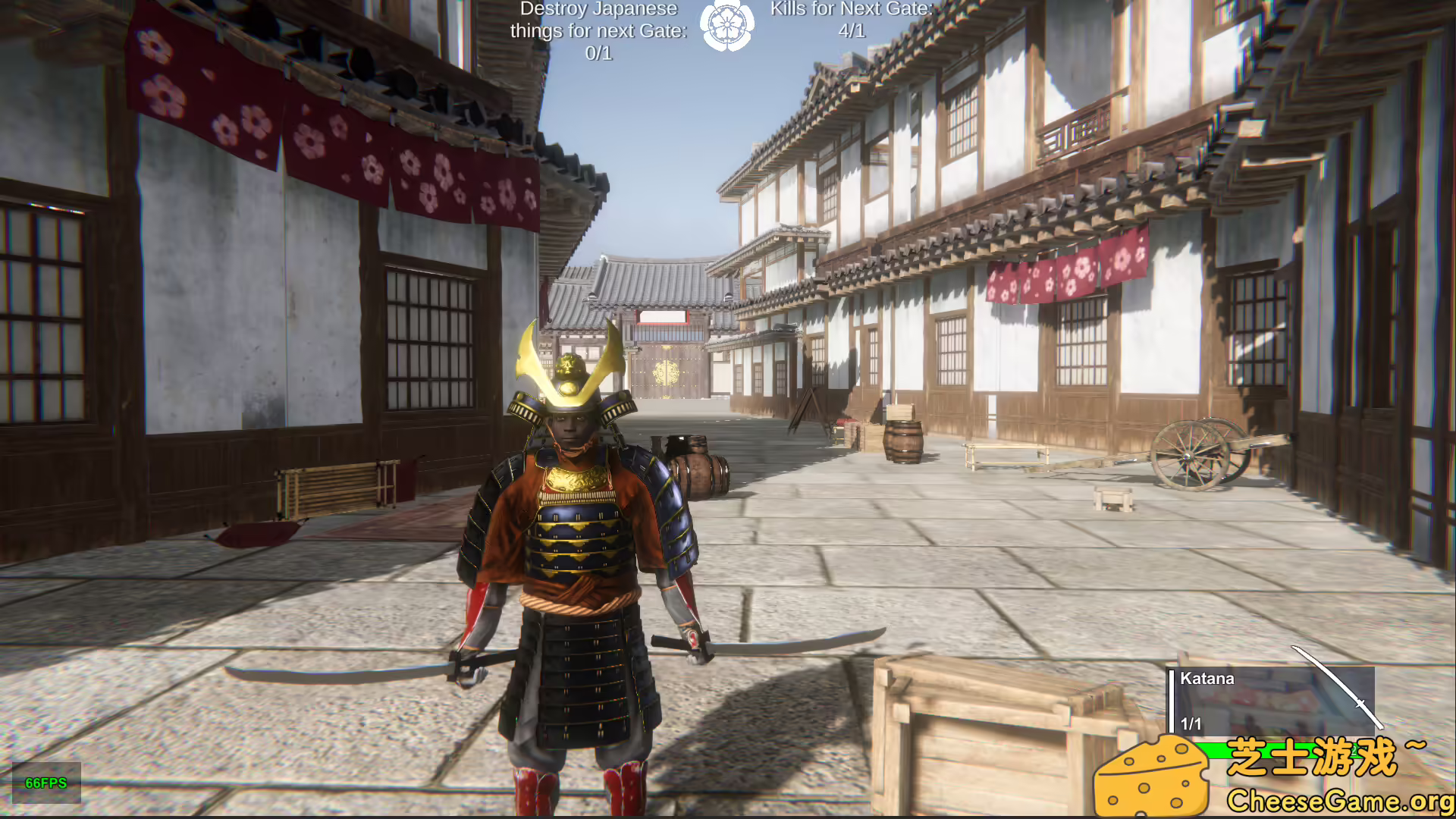Viewport: 1456px width, 819px height.
Task: Click the 66FPS counter indicator
Action: pos(47,783)
